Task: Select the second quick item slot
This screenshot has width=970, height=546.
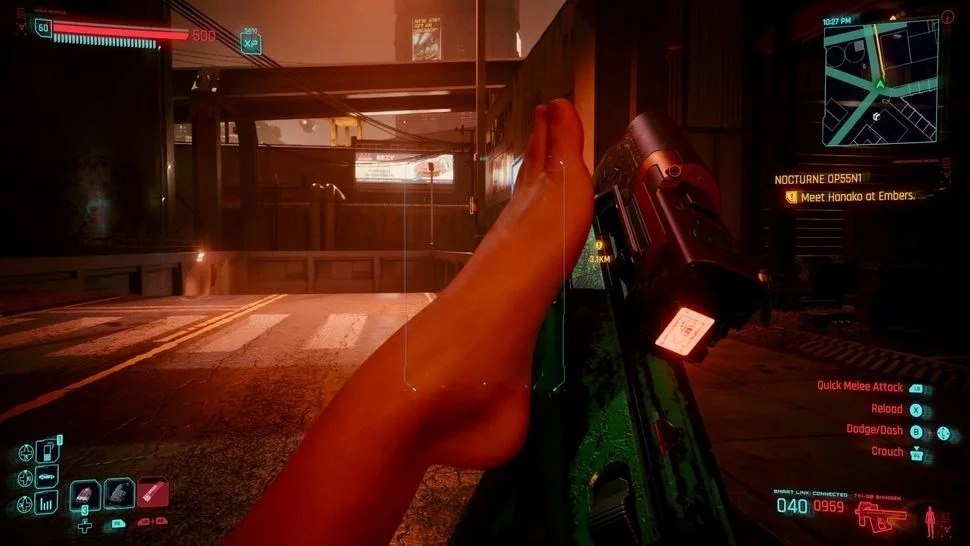Action: click(x=118, y=492)
